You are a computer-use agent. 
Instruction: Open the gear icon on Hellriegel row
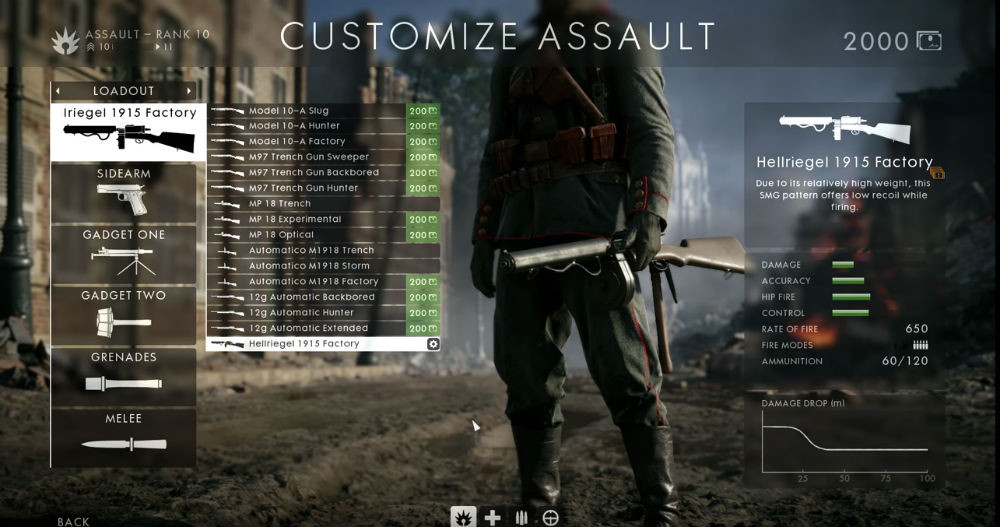tap(433, 344)
